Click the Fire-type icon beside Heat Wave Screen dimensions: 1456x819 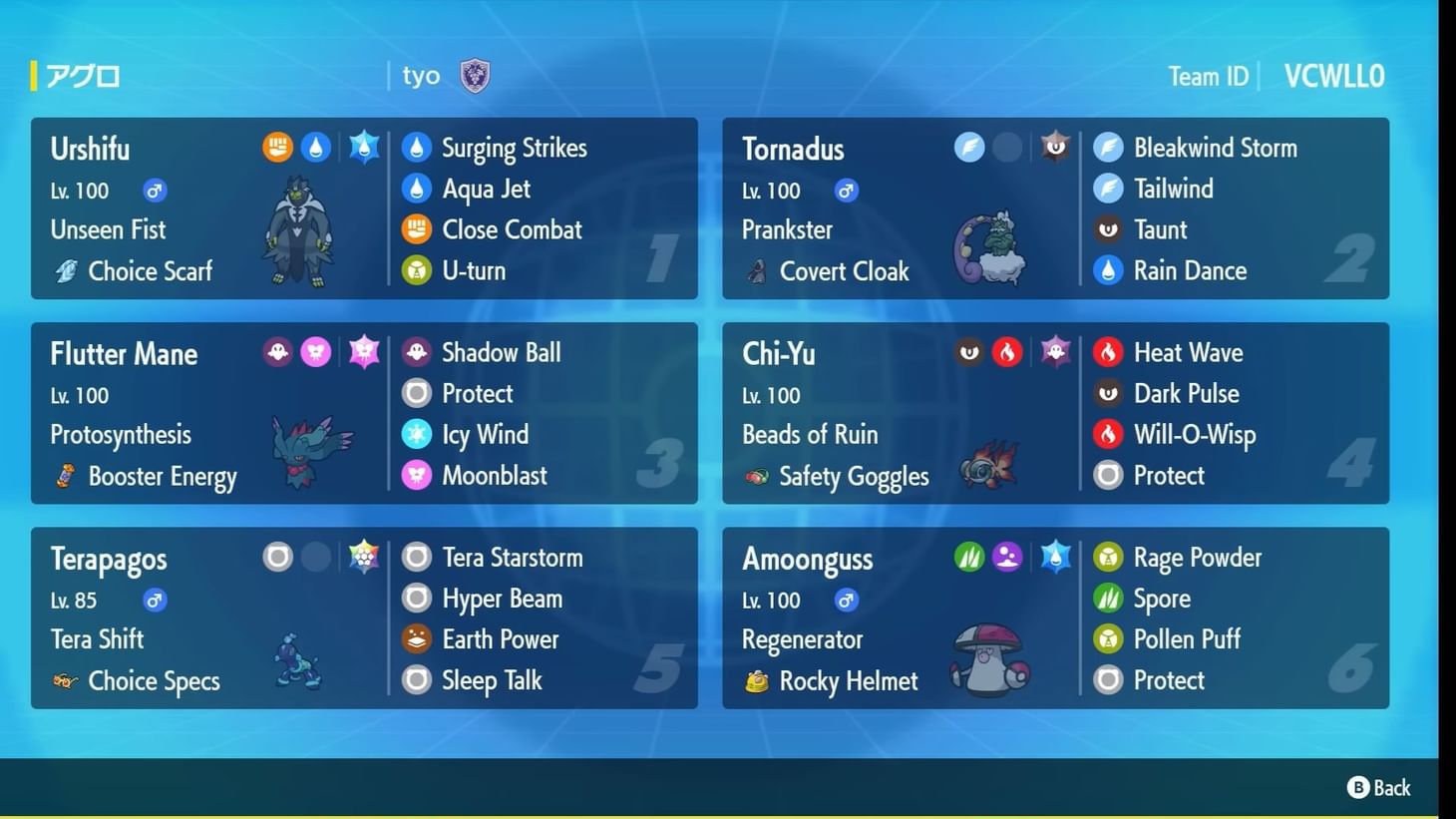(x=1108, y=352)
